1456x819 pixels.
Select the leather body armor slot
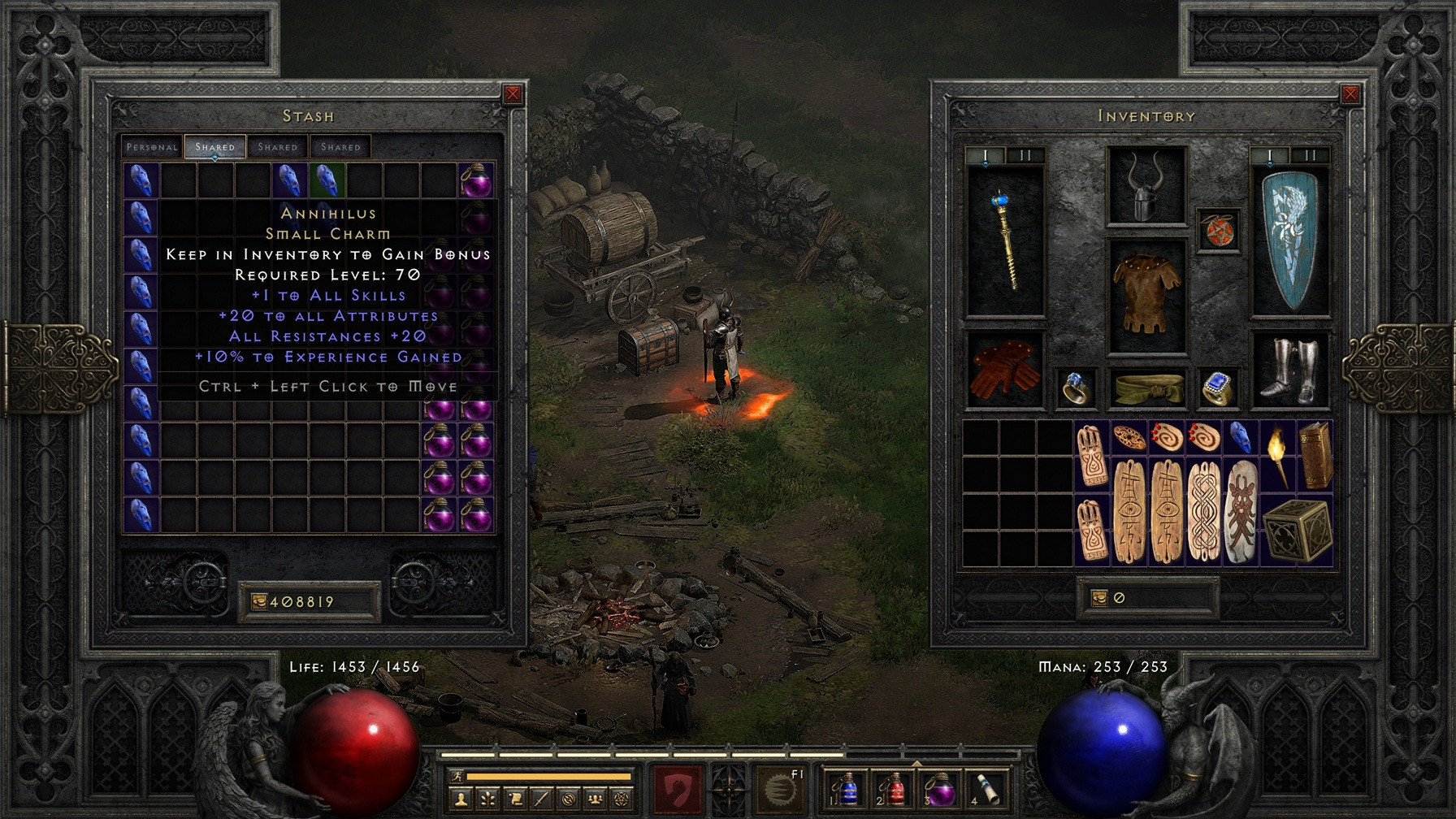pos(1146,294)
